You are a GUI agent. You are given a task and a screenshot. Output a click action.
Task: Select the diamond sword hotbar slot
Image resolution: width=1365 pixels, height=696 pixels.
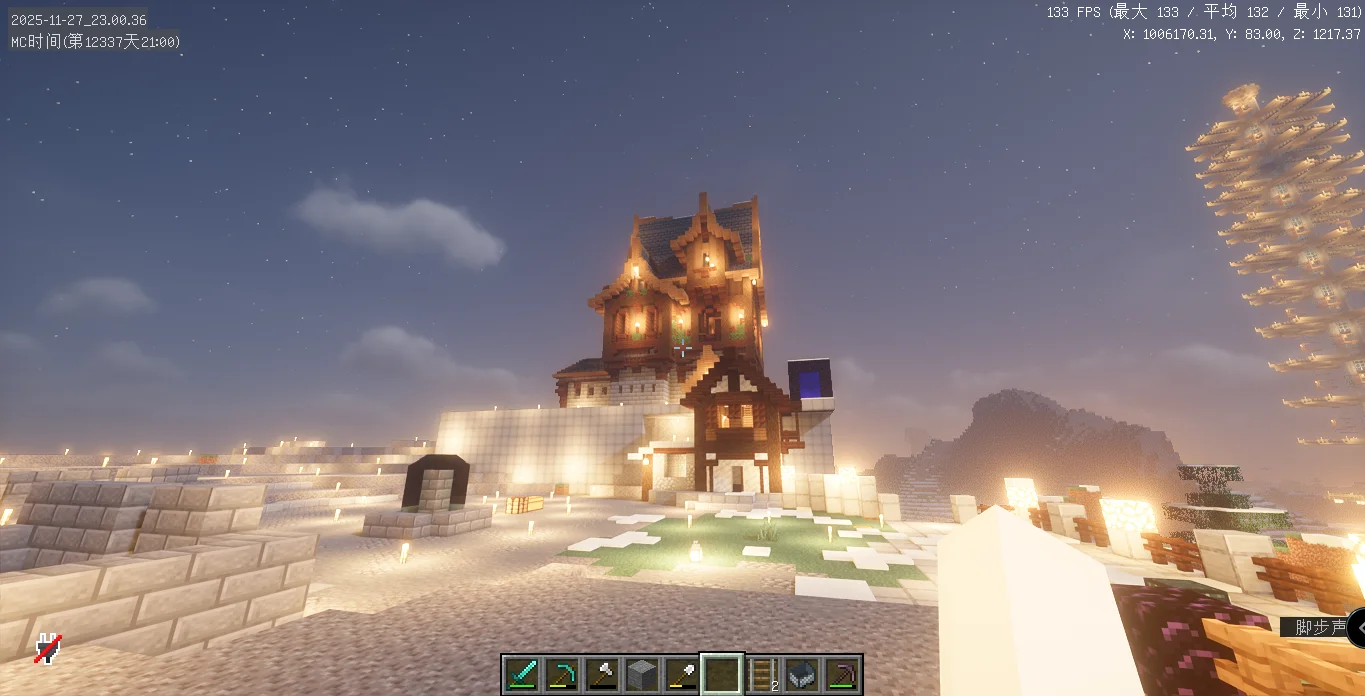[x=521, y=674]
